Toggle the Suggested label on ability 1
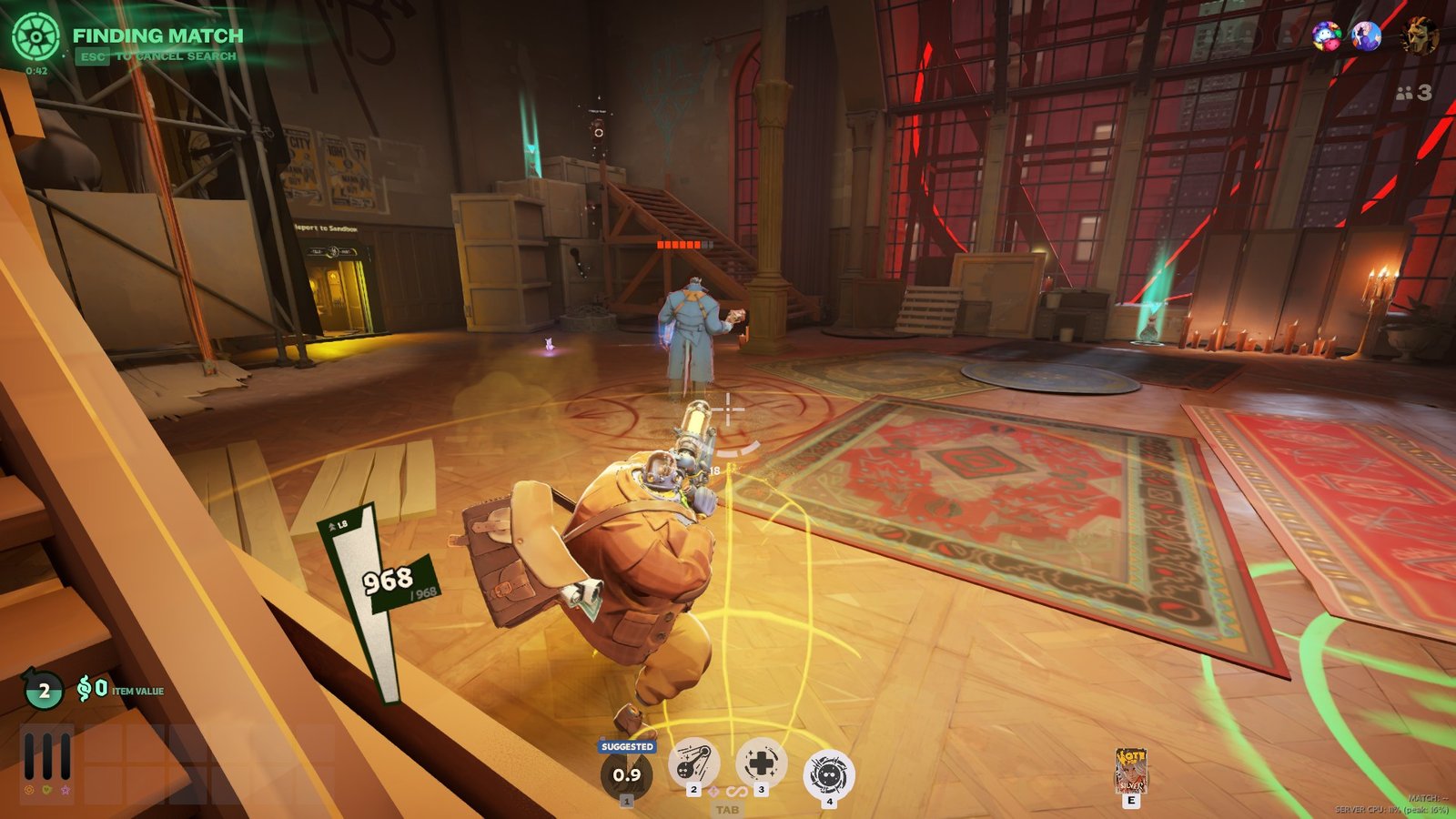 tap(626, 746)
